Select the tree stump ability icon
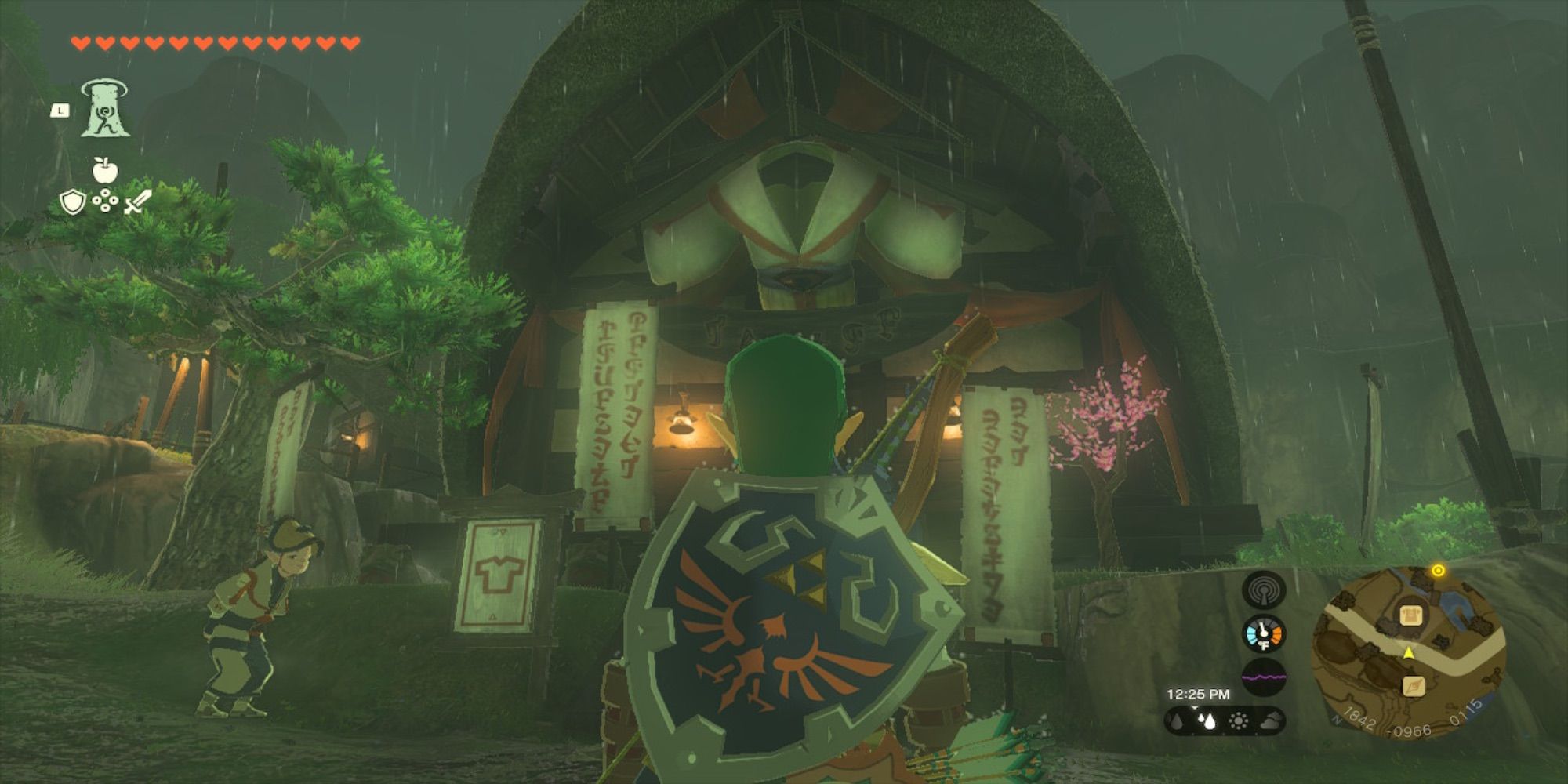1568x784 pixels. click(x=106, y=110)
